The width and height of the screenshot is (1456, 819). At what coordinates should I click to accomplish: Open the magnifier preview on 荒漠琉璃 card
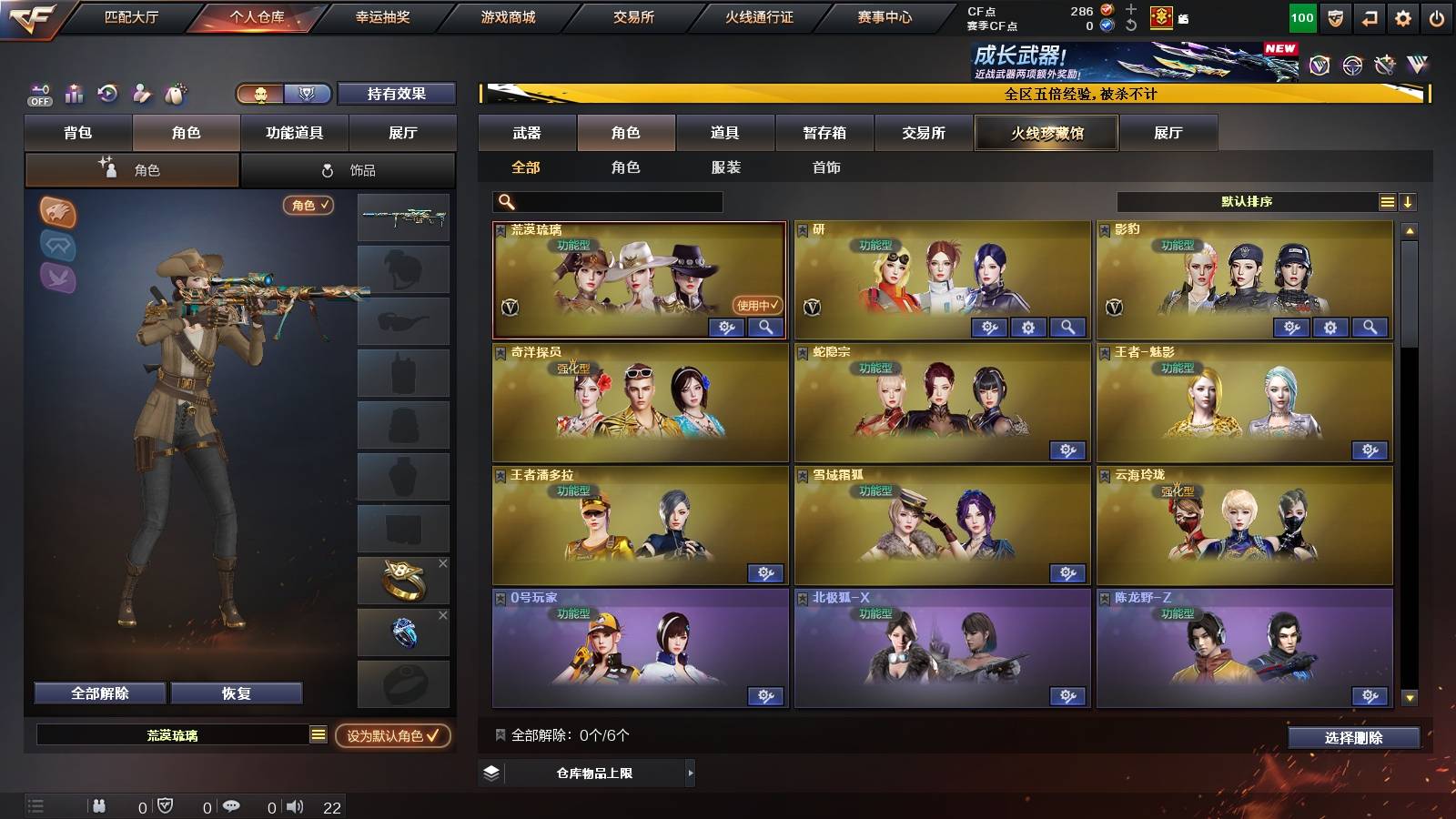[767, 327]
